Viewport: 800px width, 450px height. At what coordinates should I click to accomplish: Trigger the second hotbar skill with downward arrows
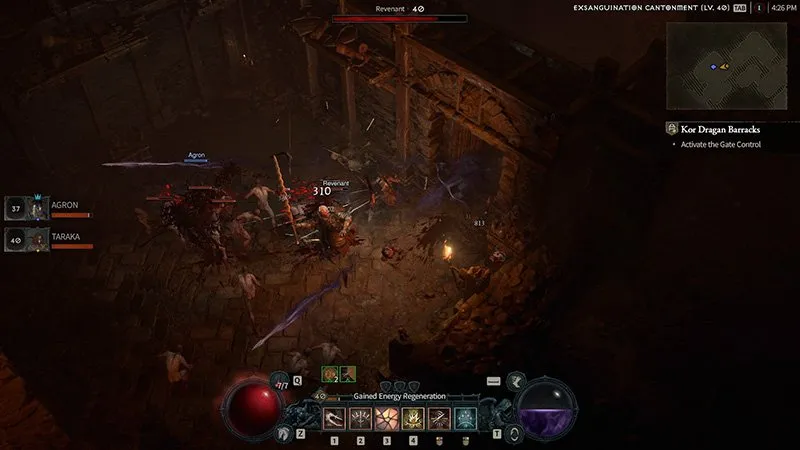[x=361, y=418]
